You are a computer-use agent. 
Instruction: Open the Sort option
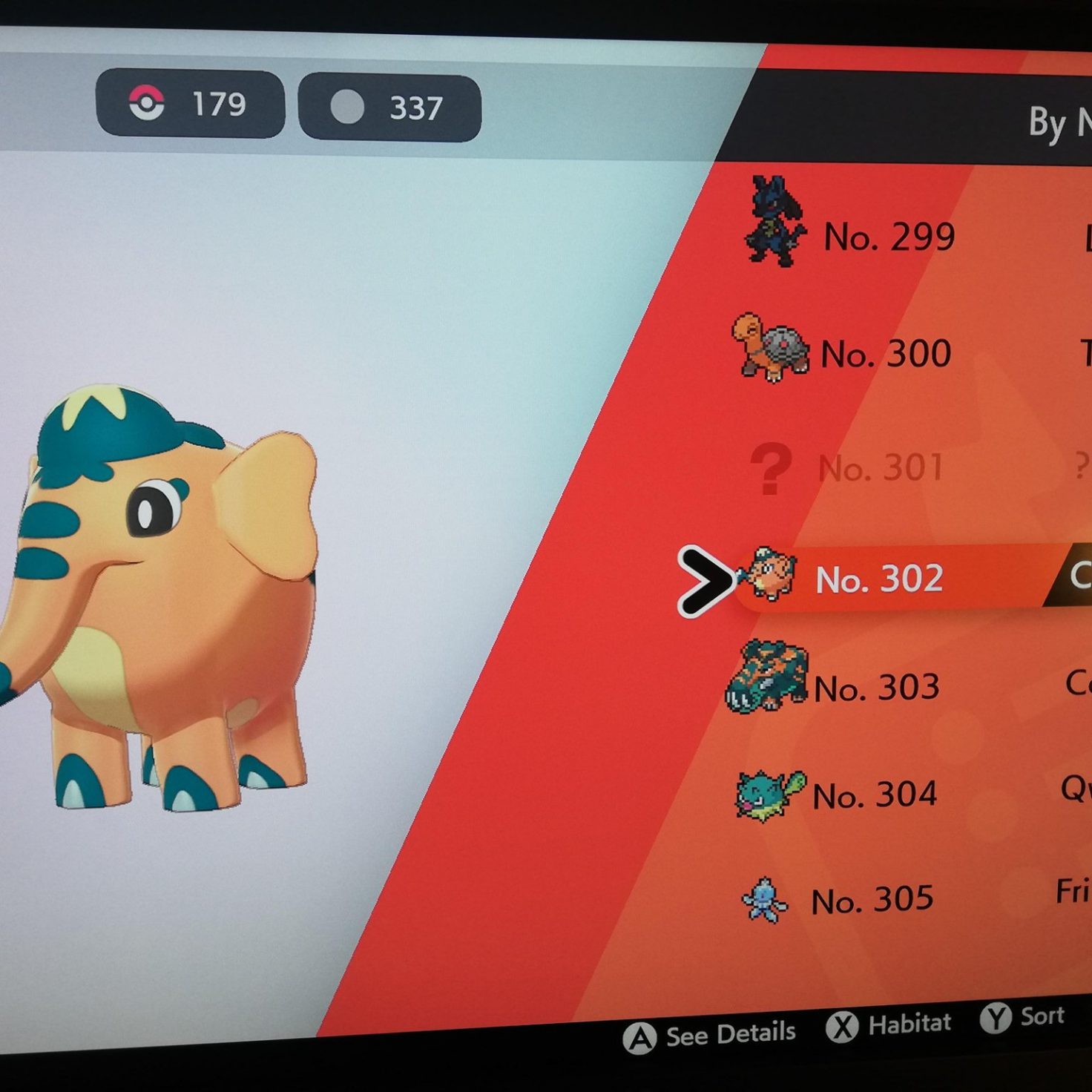pyautogui.click(x=1024, y=1018)
